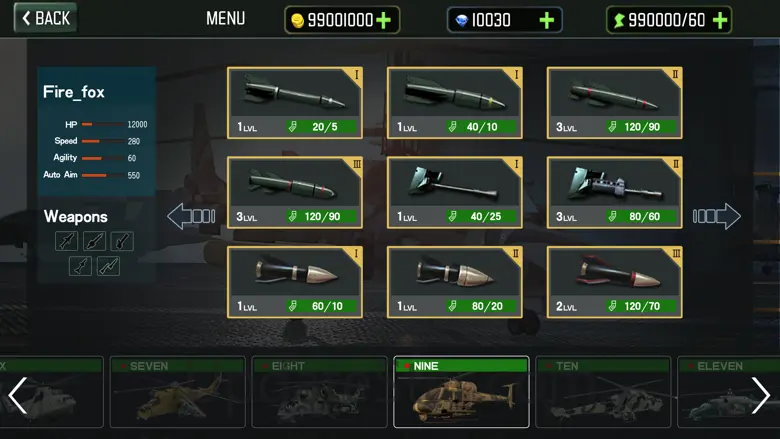This screenshot has height=439, width=780.
Task: Add more gold coins with plus button
Action: 384,20
